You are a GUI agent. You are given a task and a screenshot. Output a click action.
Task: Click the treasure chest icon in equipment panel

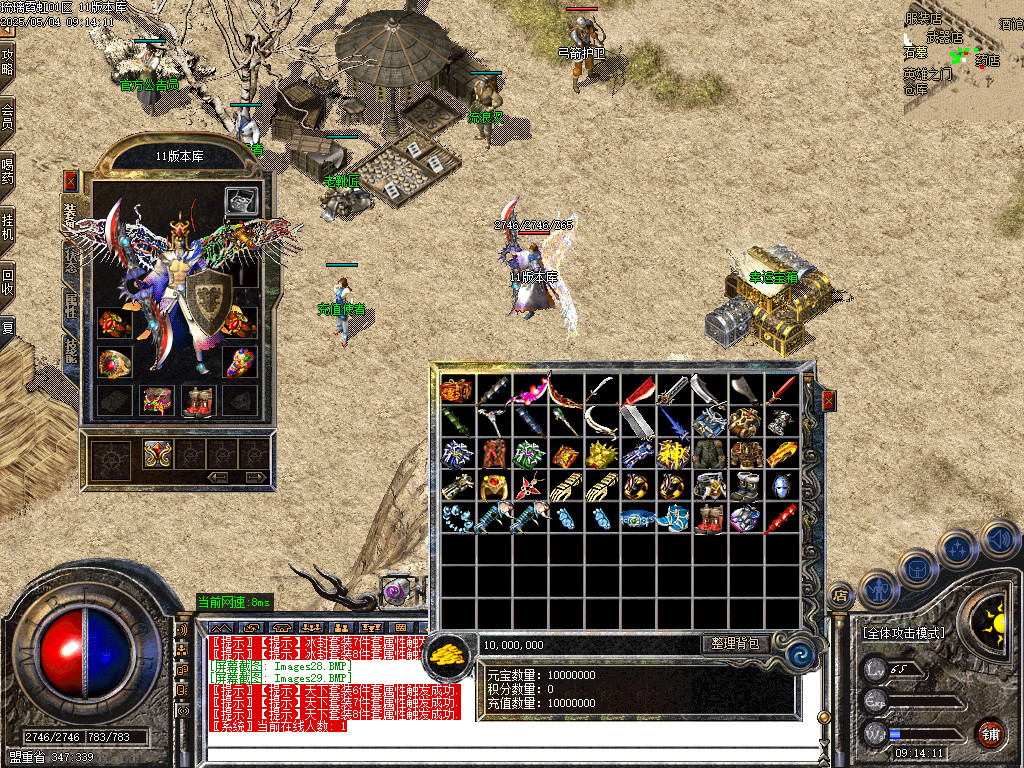point(239,201)
